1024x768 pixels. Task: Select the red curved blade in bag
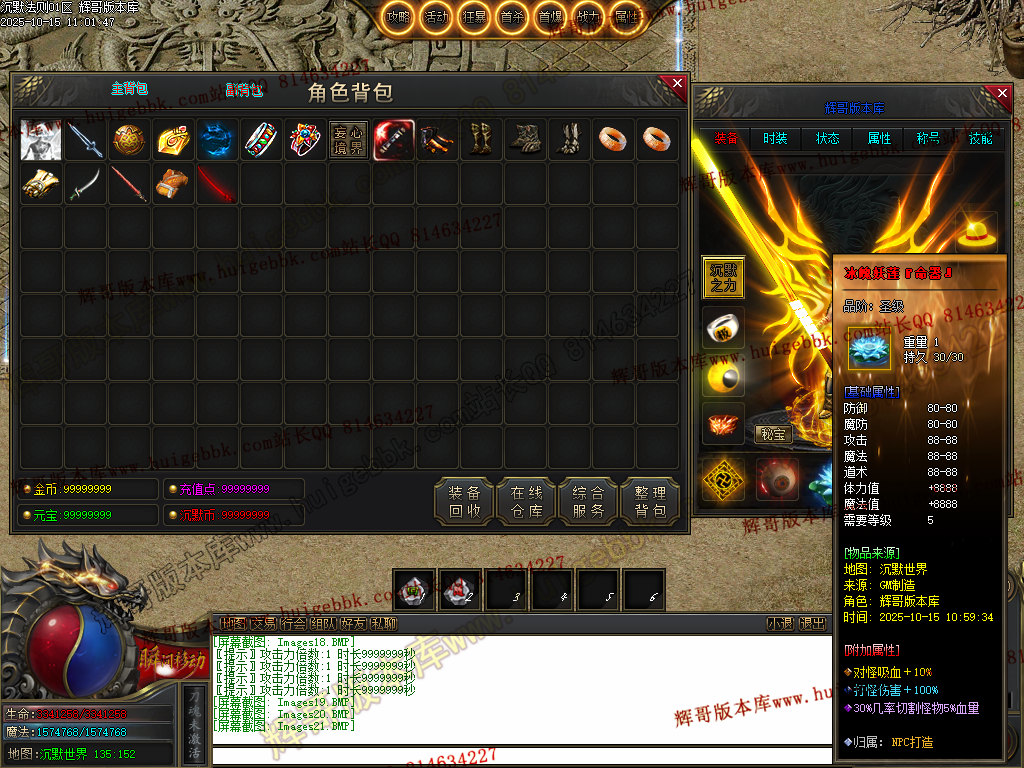[x=217, y=185]
